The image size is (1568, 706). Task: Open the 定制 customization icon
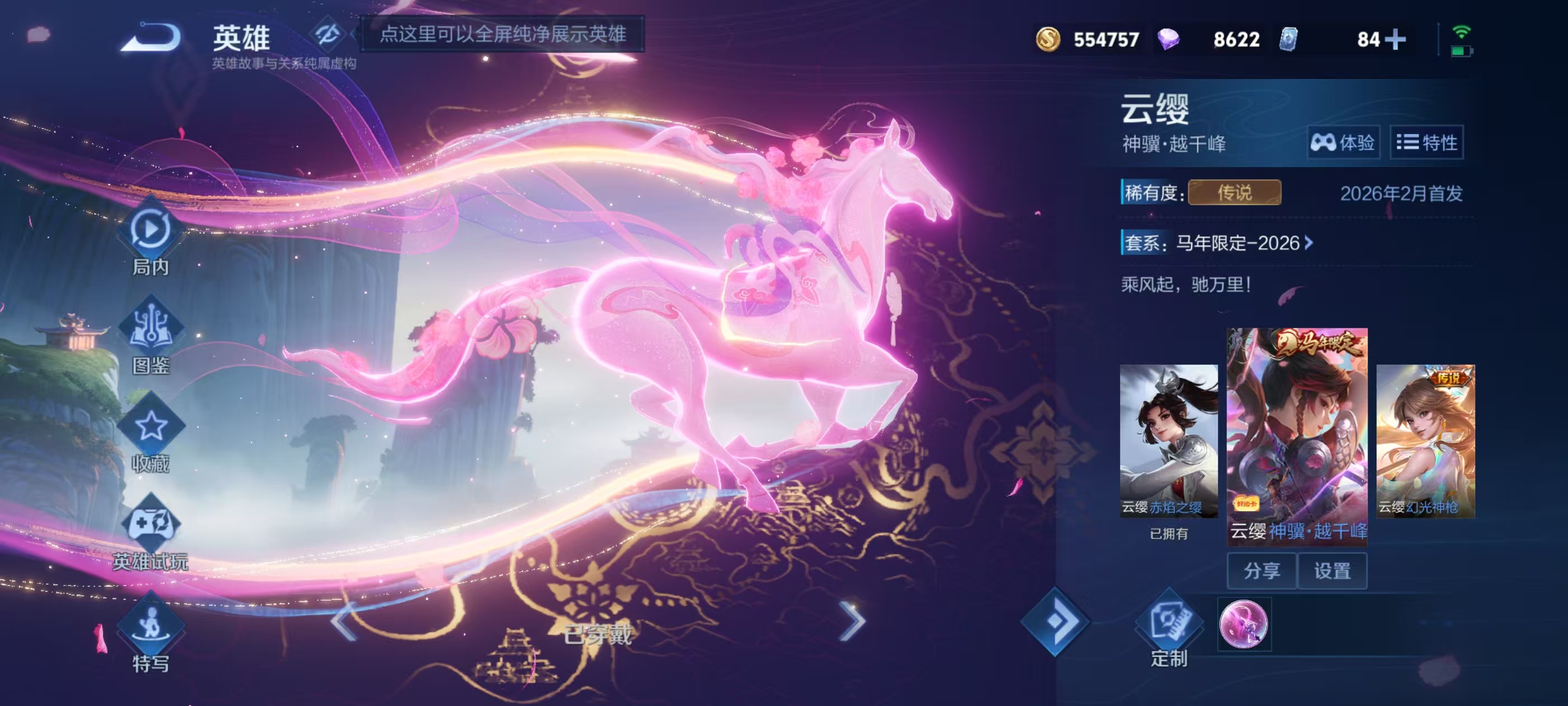1168,624
